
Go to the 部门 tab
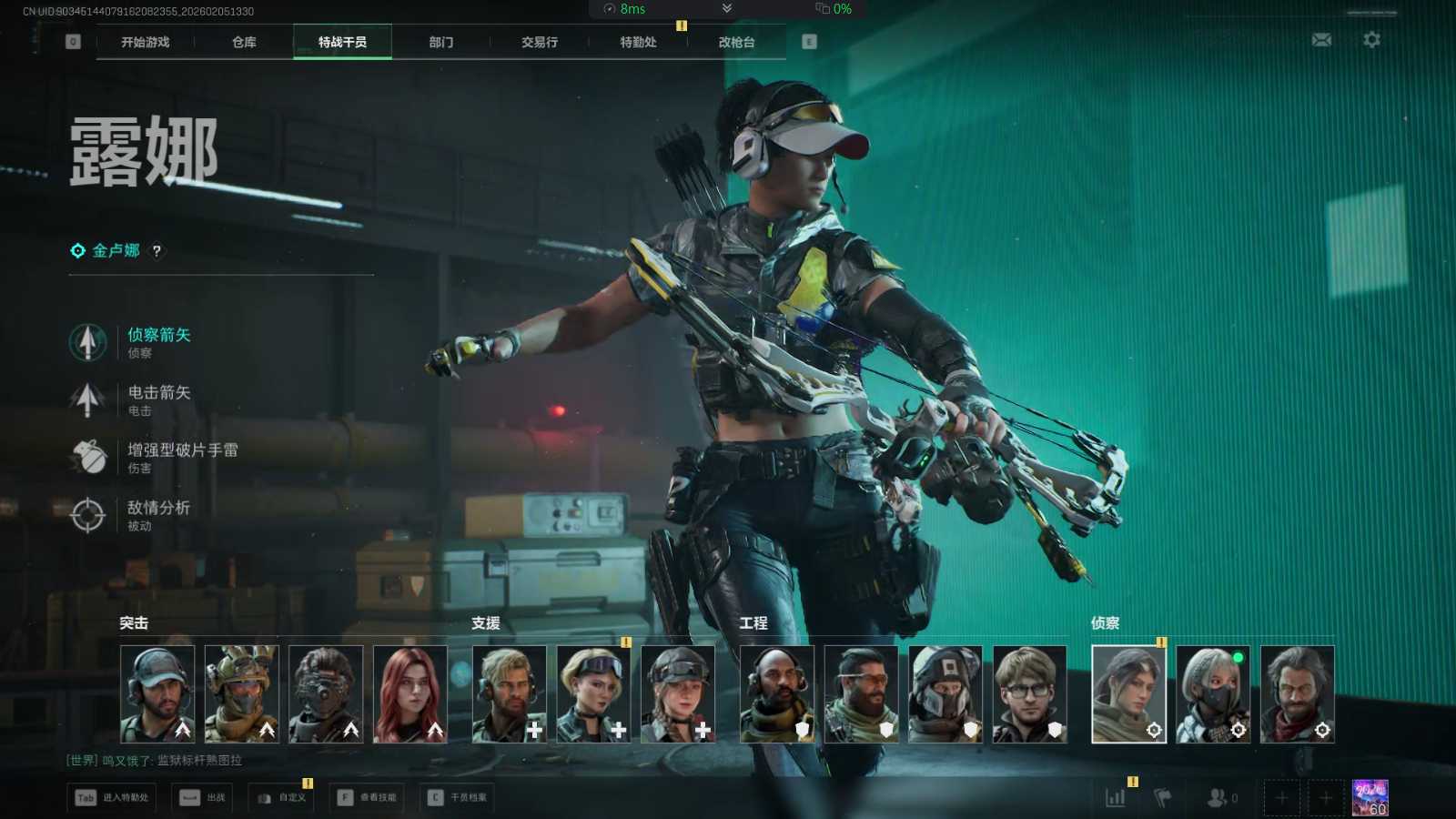pos(441,42)
